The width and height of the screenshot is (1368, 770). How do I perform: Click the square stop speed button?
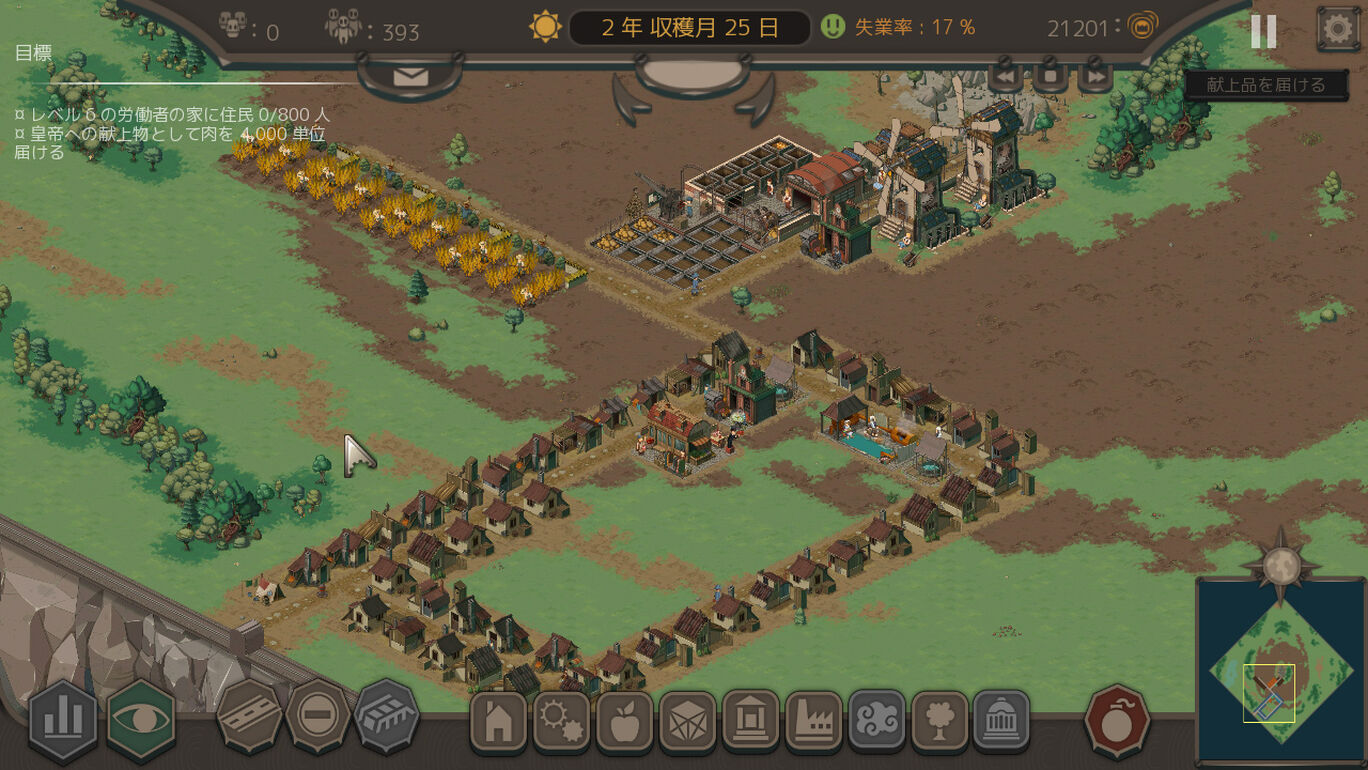point(1050,76)
